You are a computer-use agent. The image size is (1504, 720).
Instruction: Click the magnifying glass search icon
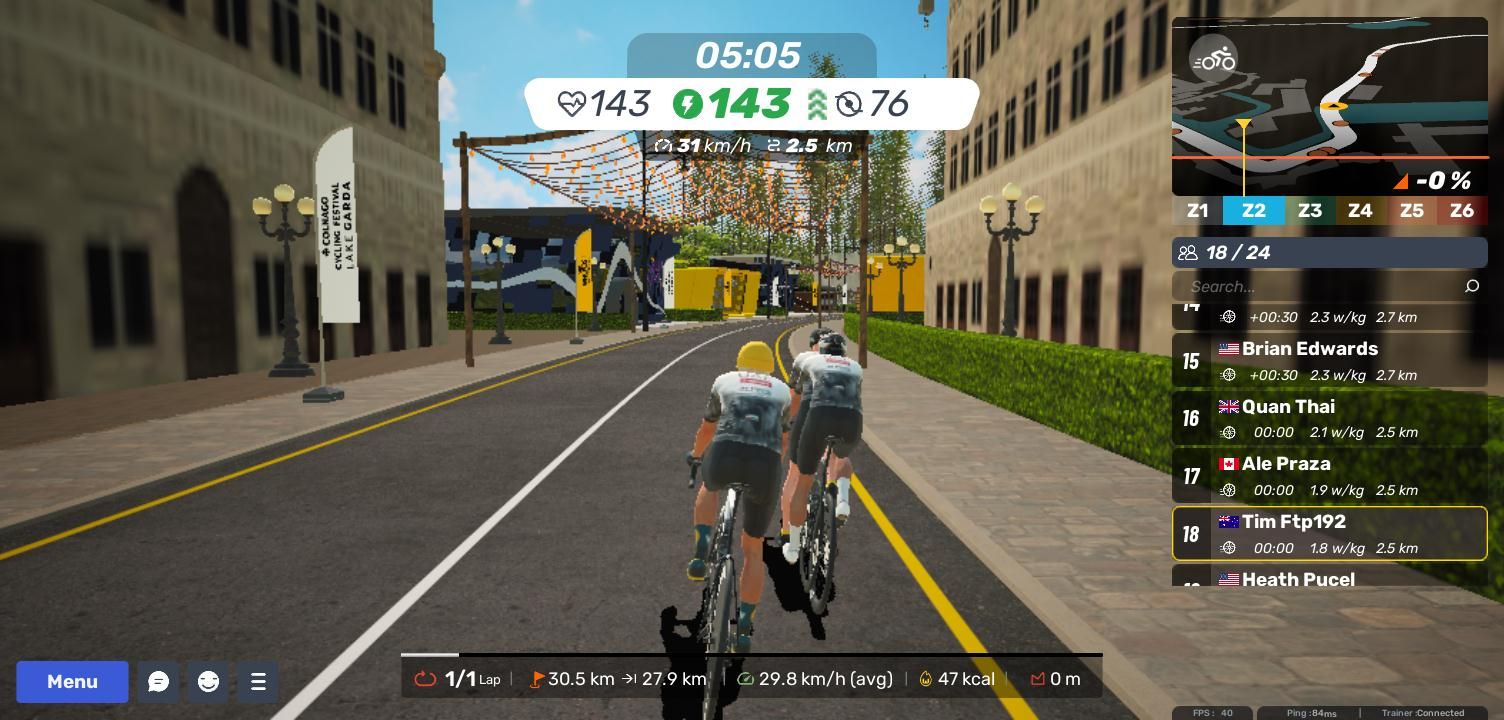1471,287
